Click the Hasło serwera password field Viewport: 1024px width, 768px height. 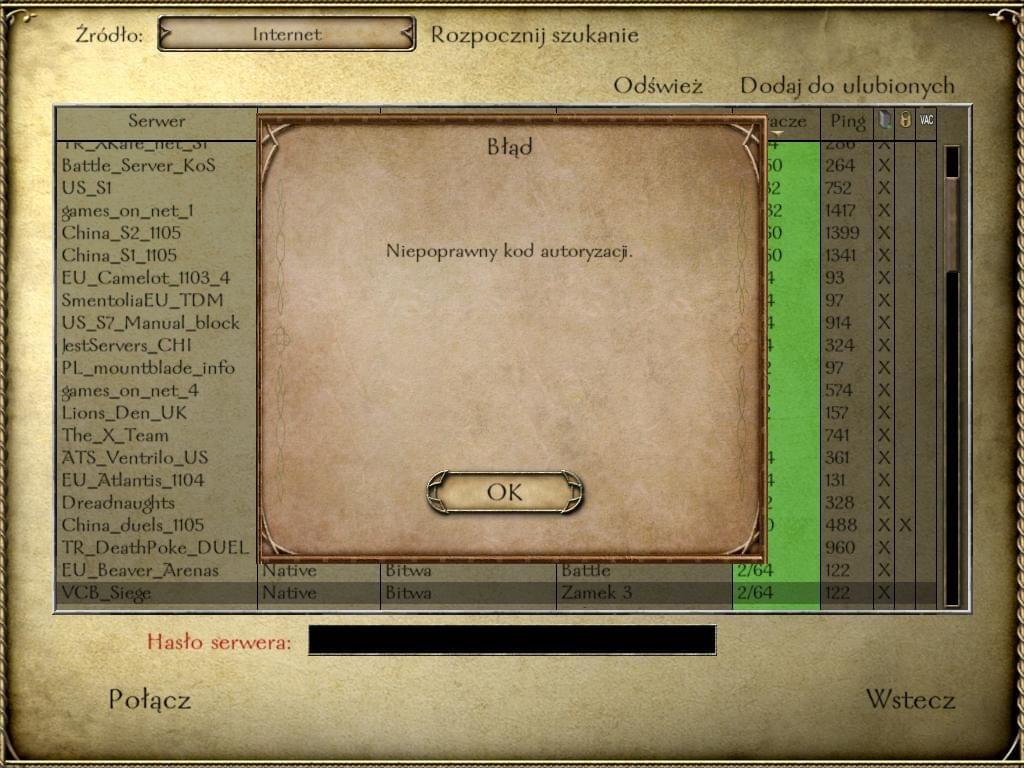(511, 640)
